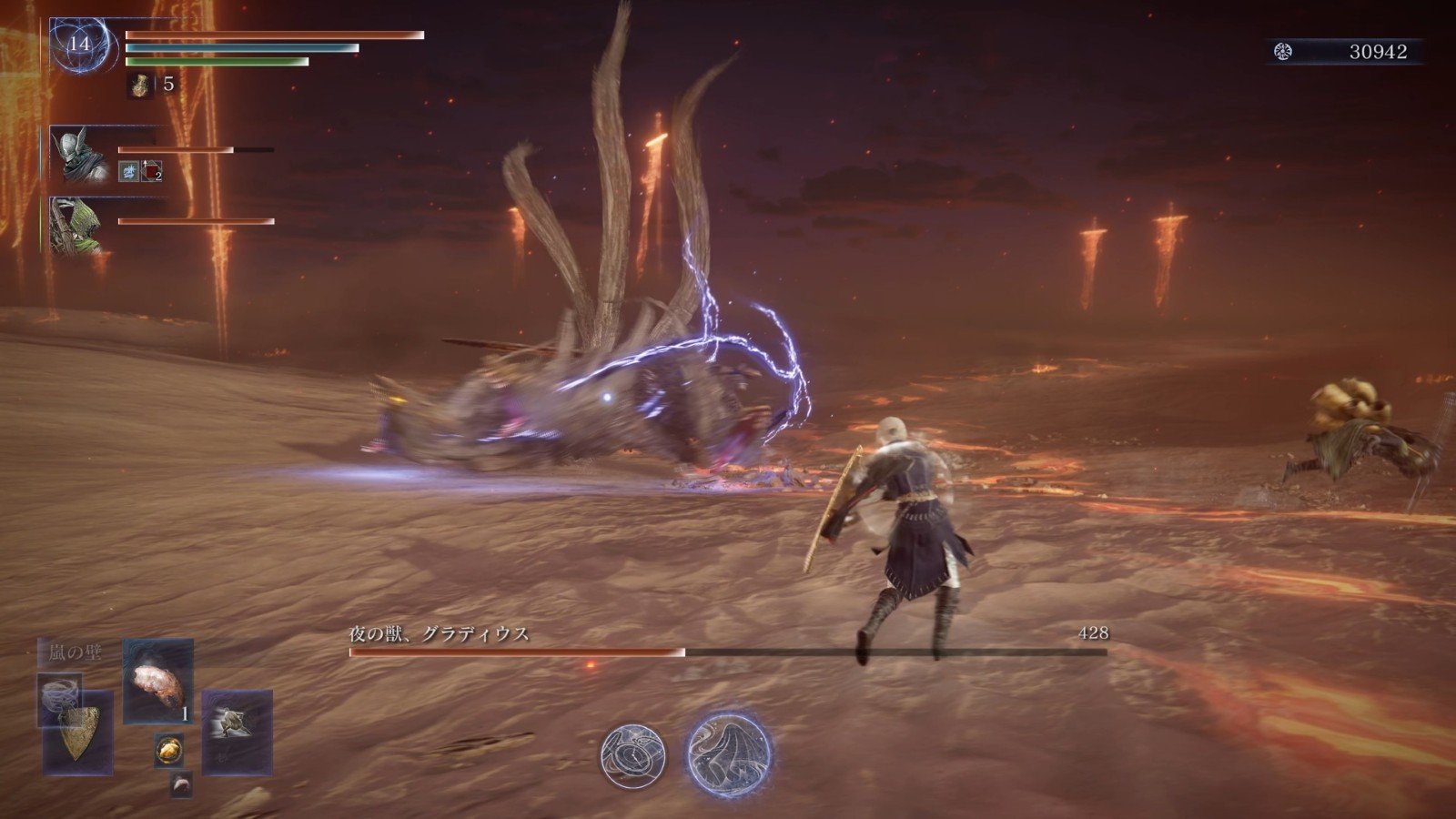Activate the clock-faced character skill icon

[632, 756]
